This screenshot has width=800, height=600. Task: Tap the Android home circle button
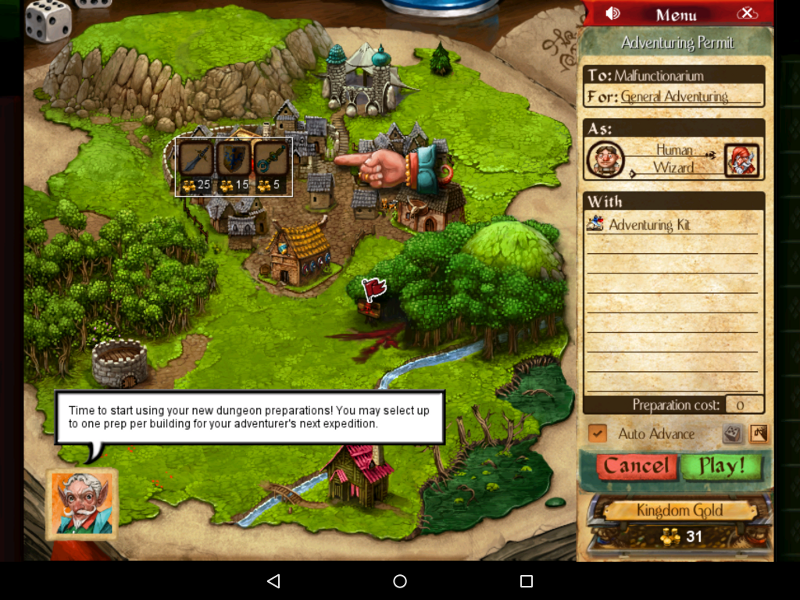[400, 581]
